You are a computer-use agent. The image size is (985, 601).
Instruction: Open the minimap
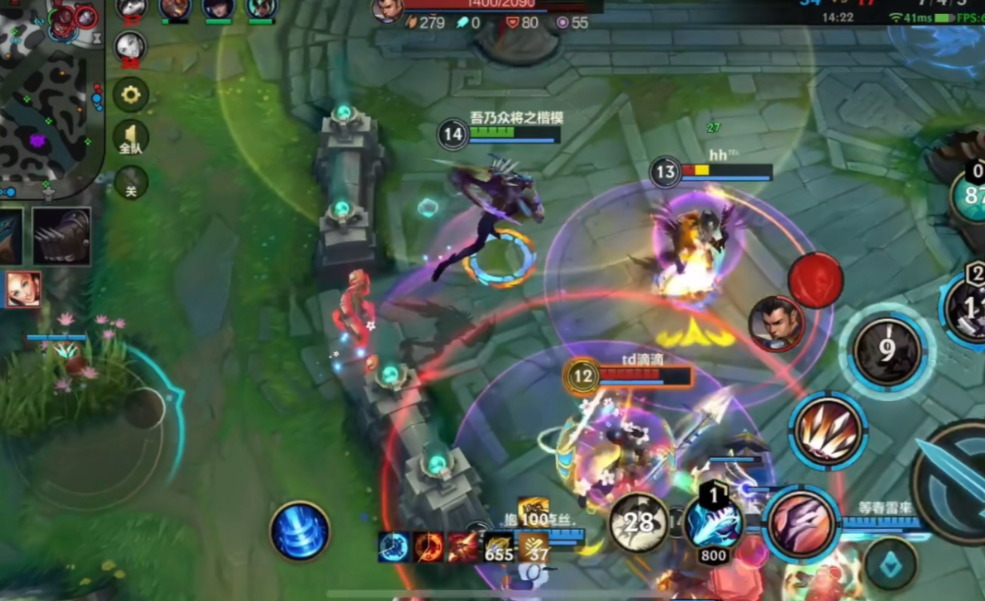pyautogui.click(x=50, y=95)
